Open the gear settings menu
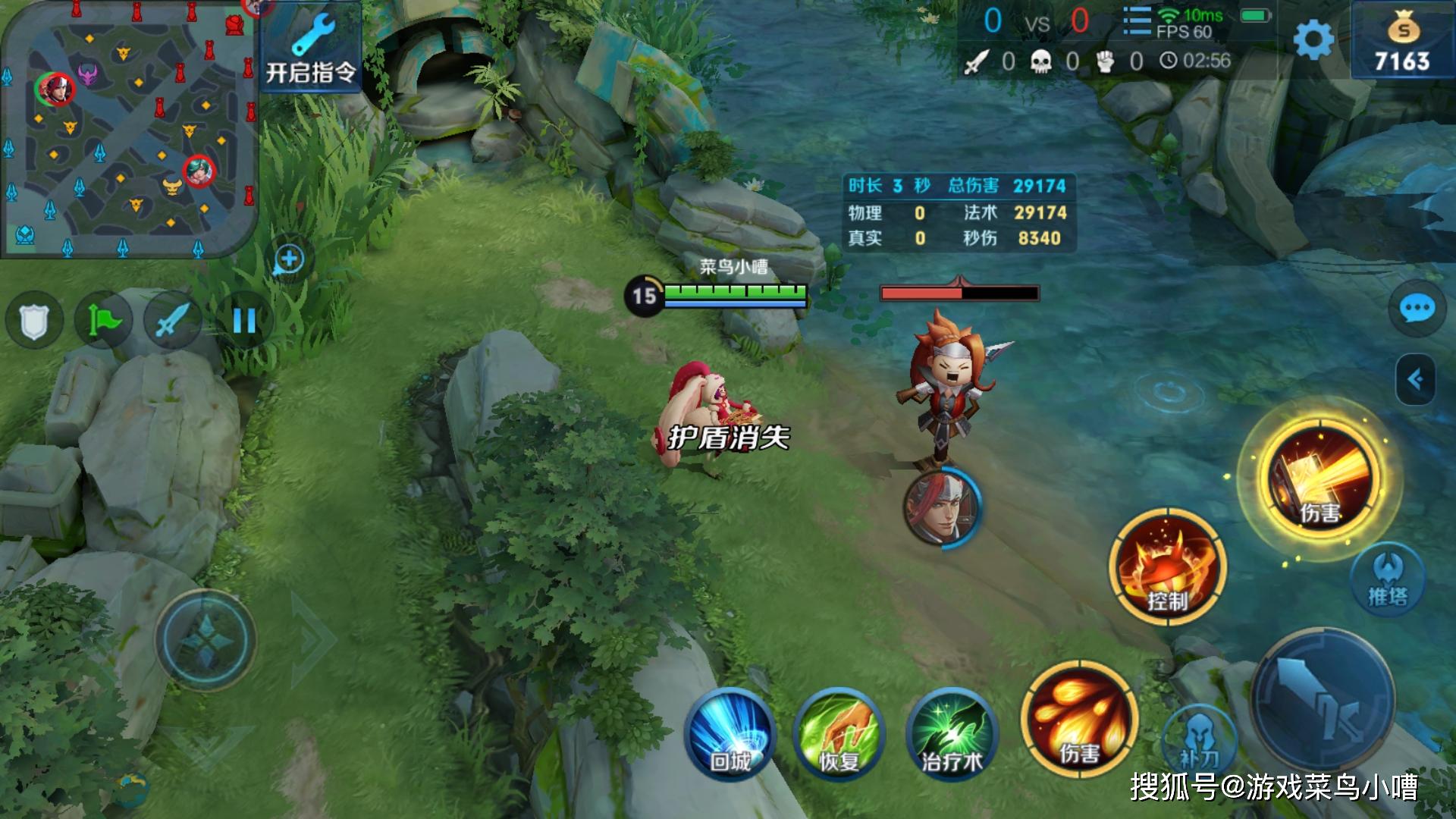The width and height of the screenshot is (1456, 819). coord(1313,39)
